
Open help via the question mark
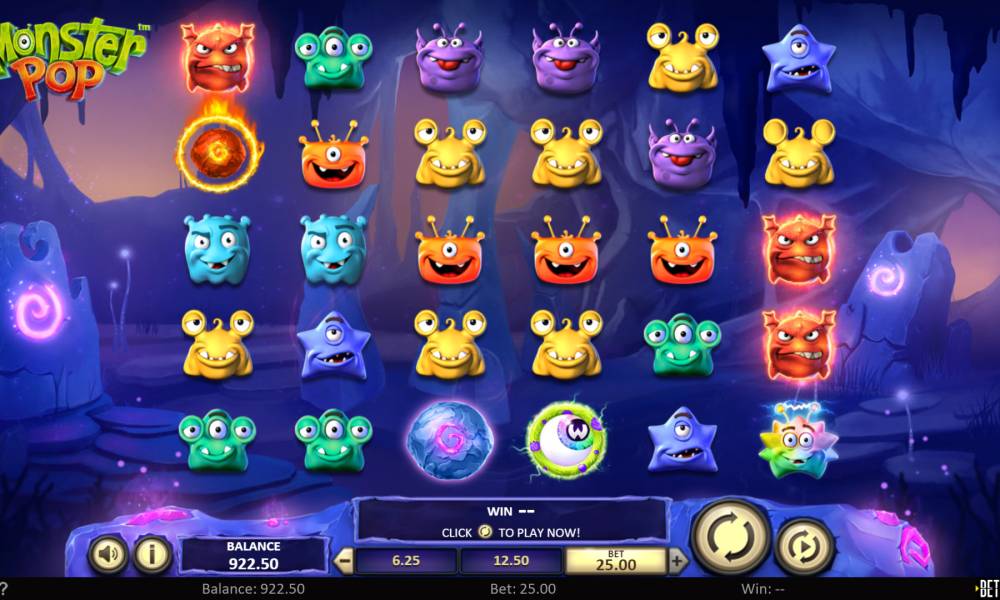pyautogui.click(x=4, y=589)
